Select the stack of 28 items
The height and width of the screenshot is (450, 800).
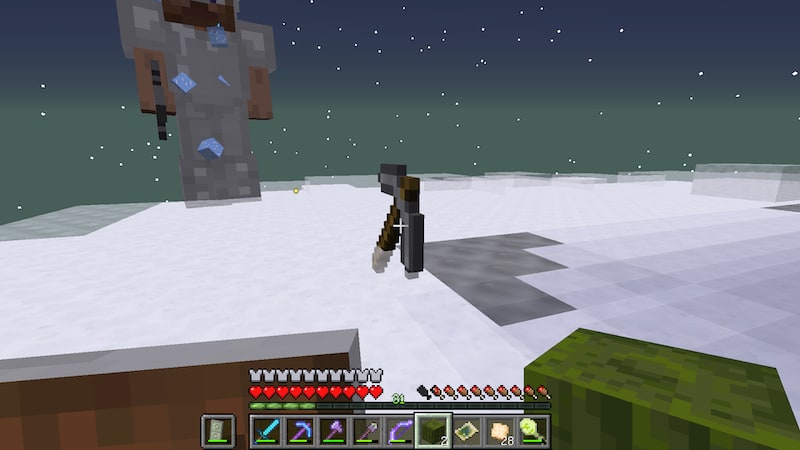500,431
